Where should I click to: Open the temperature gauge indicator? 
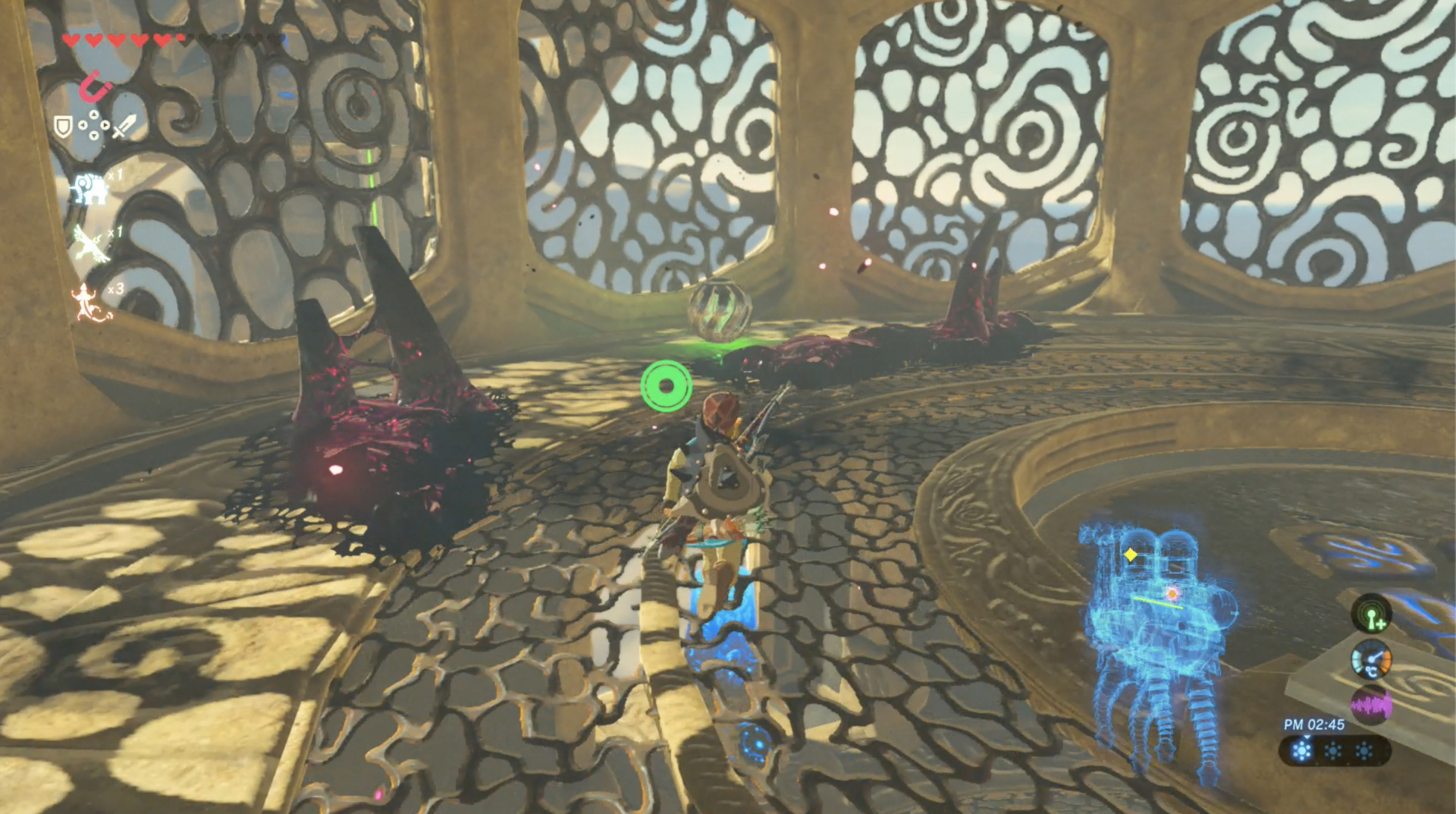pos(1372,660)
